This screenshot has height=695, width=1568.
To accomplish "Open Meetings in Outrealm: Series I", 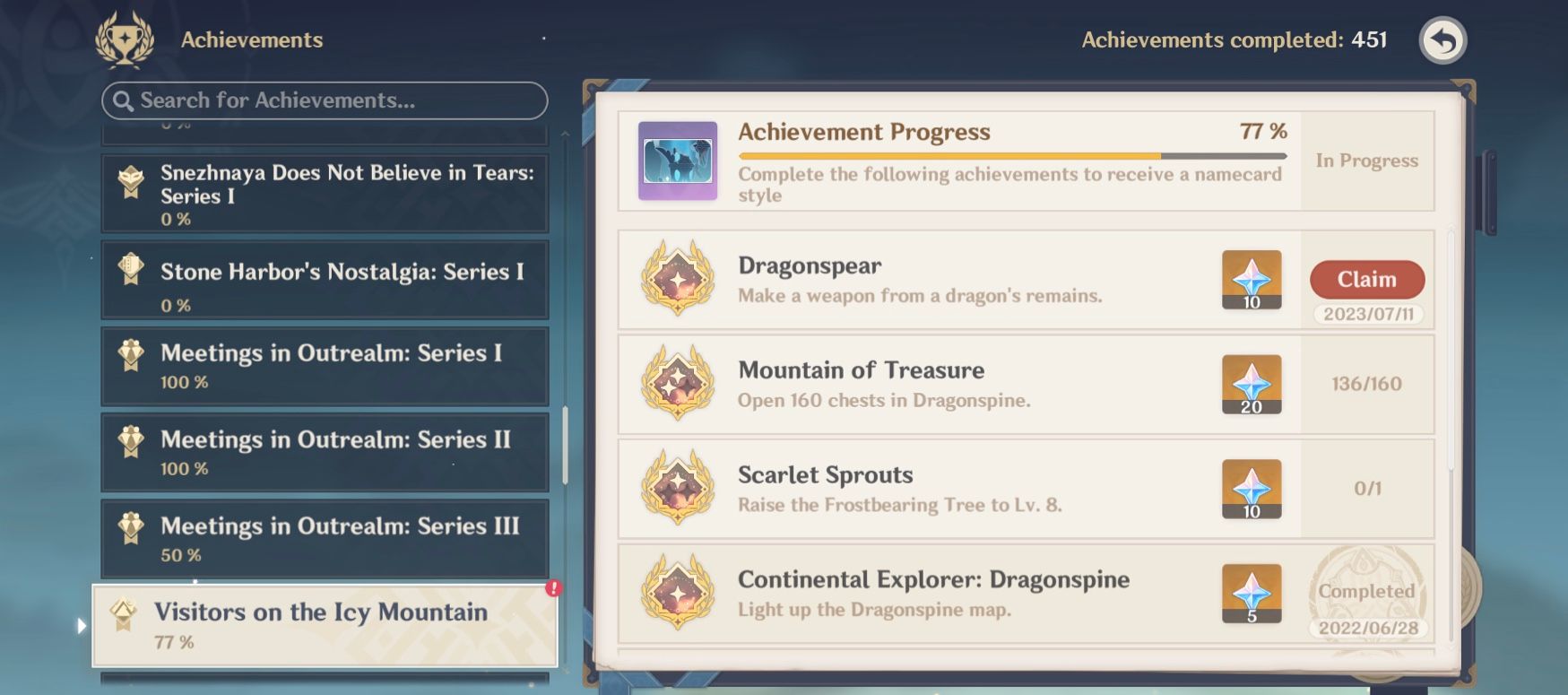I will (x=325, y=365).
